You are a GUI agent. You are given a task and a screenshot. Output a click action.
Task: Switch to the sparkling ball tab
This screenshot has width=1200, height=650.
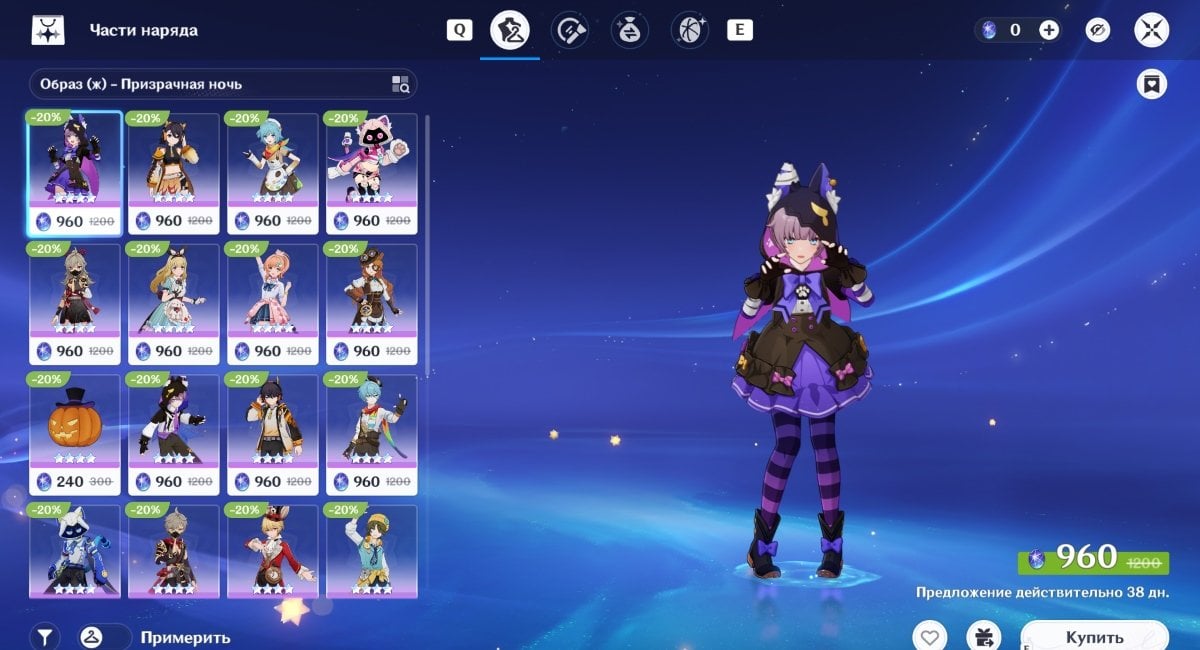point(689,30)
